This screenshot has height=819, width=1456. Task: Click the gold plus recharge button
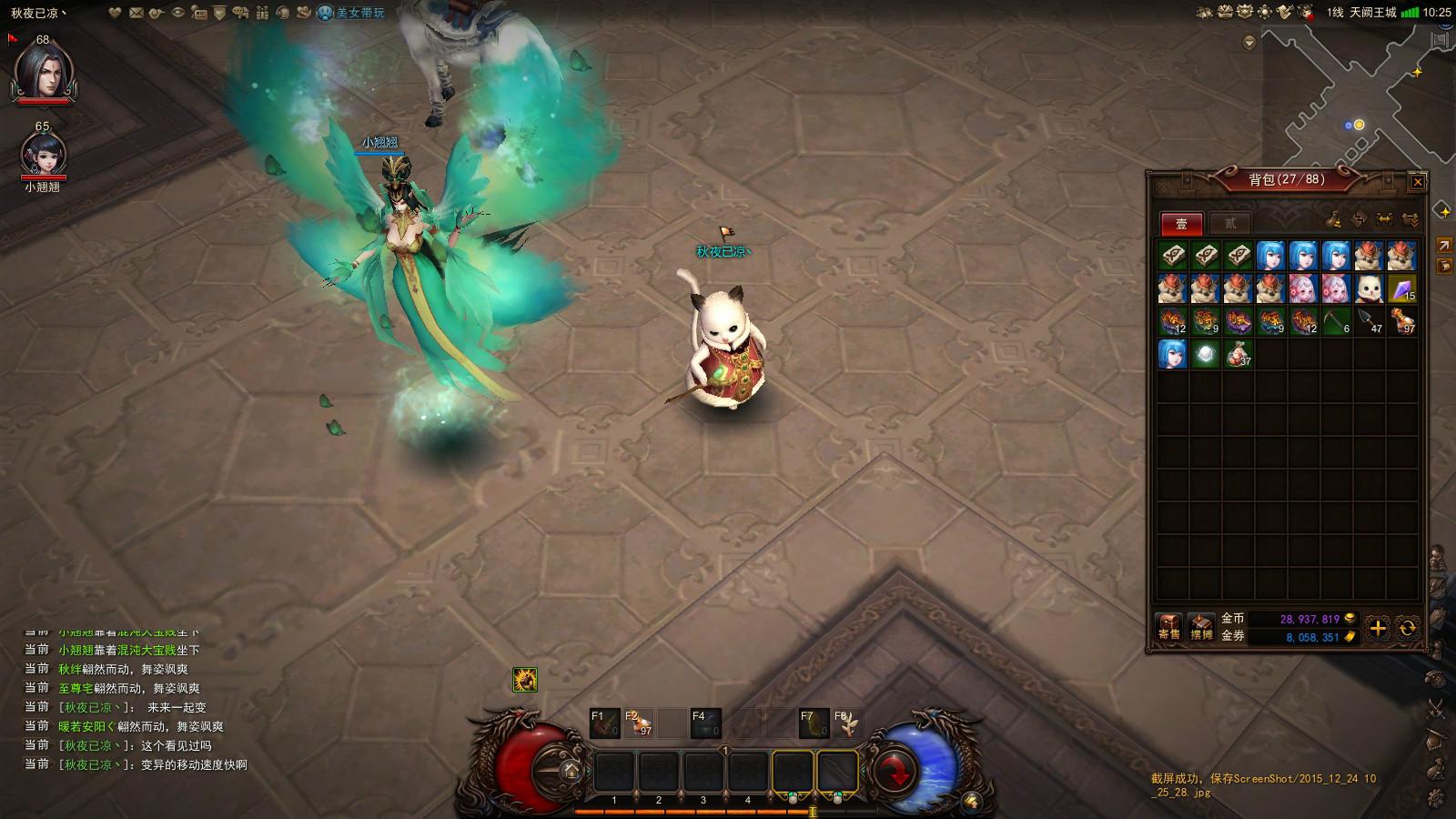click(1378, 628)
